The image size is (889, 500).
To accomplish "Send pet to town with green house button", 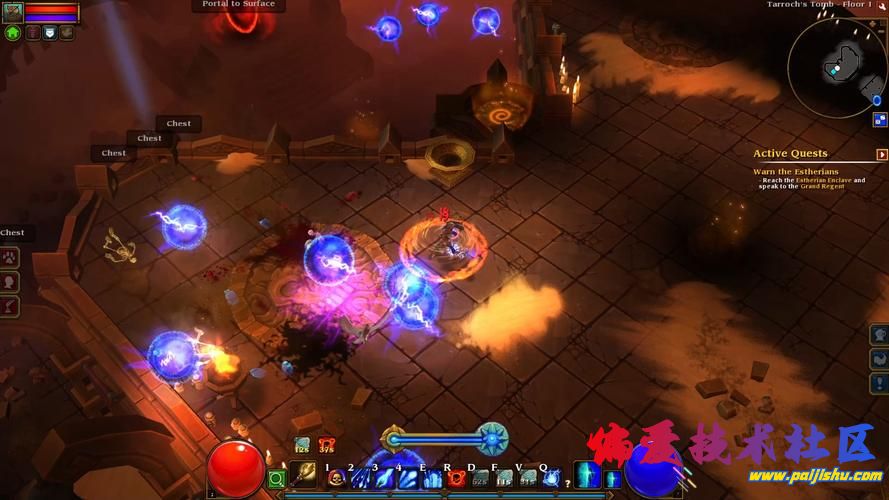I will pos(13,32).
